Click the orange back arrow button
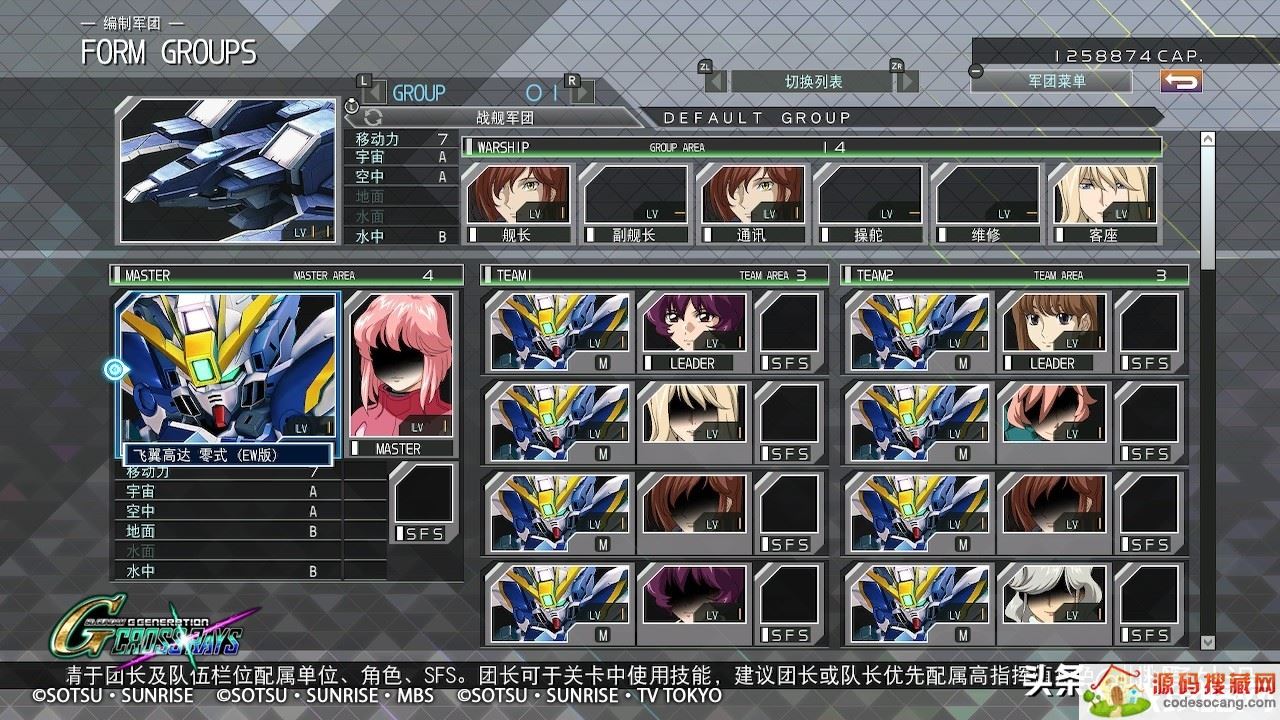 [x=1181, y=81]
